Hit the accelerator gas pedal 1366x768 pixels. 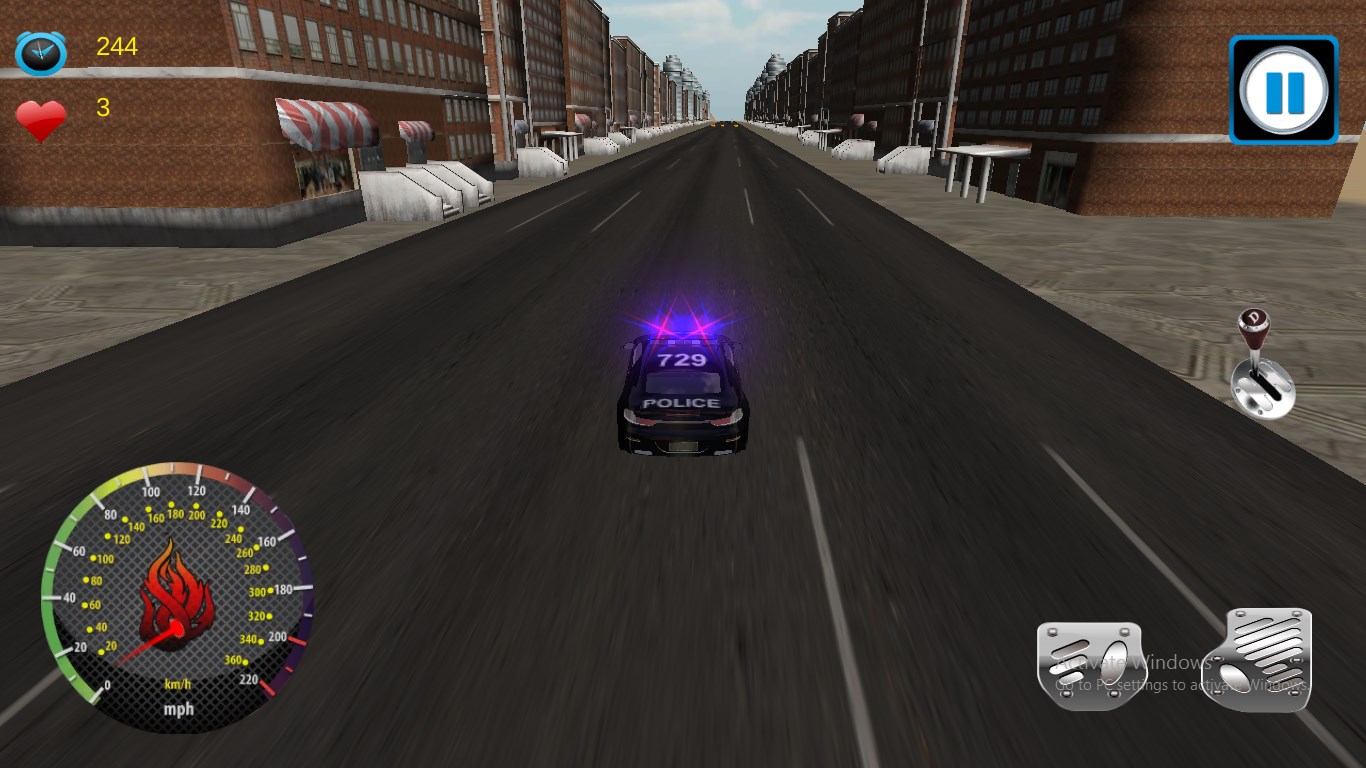(1260, 658)
